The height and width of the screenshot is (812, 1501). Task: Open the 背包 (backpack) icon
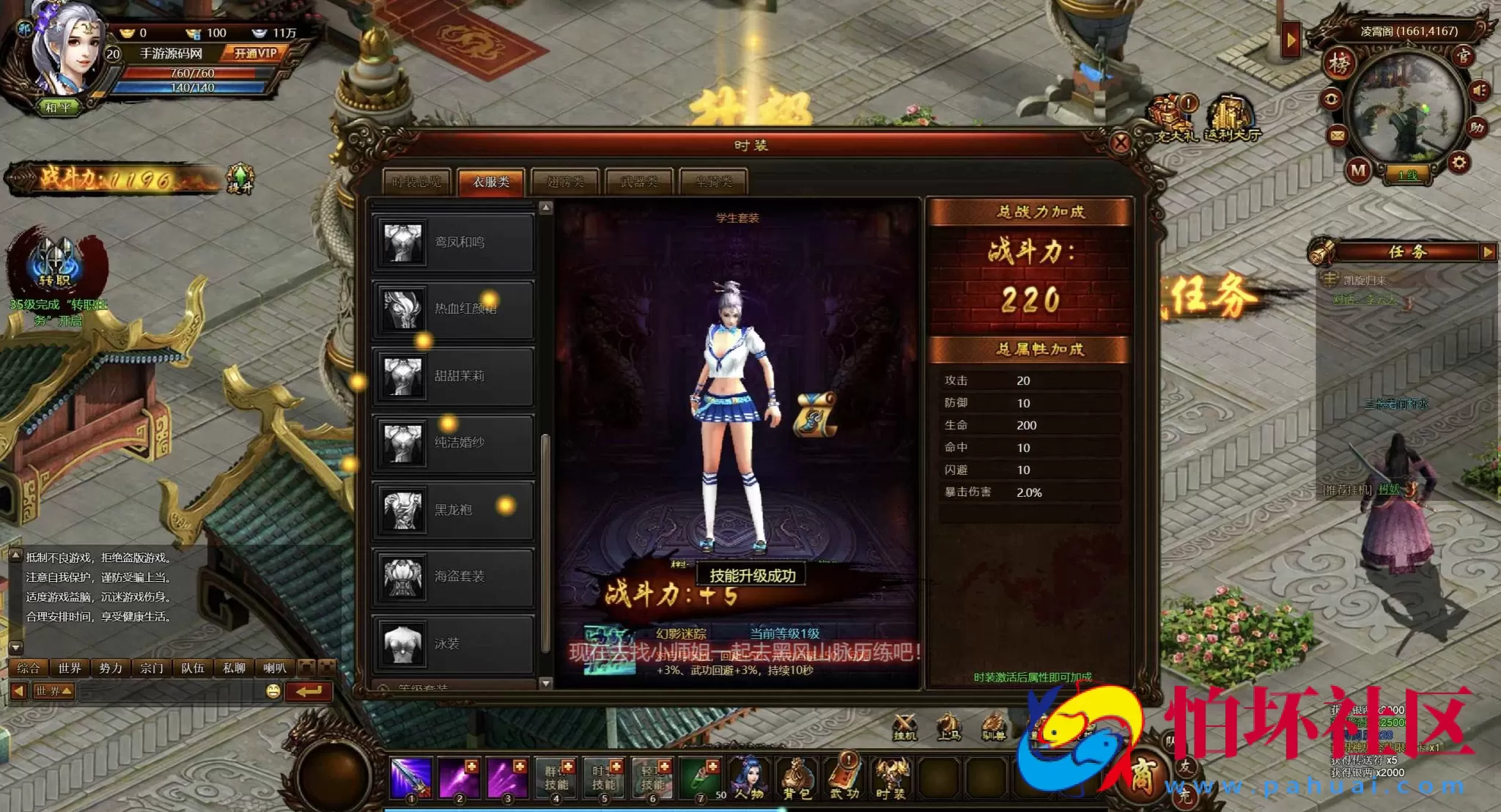coord(799,776)
